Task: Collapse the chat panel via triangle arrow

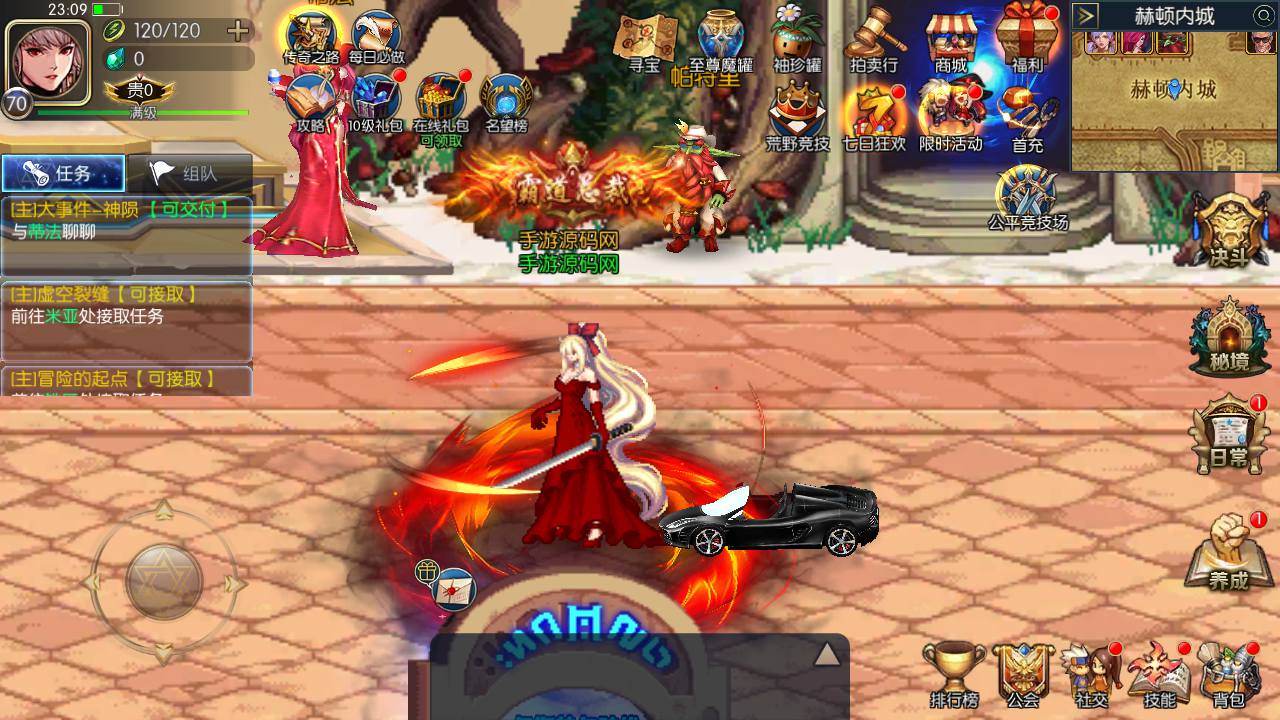Action: [826, 651]
